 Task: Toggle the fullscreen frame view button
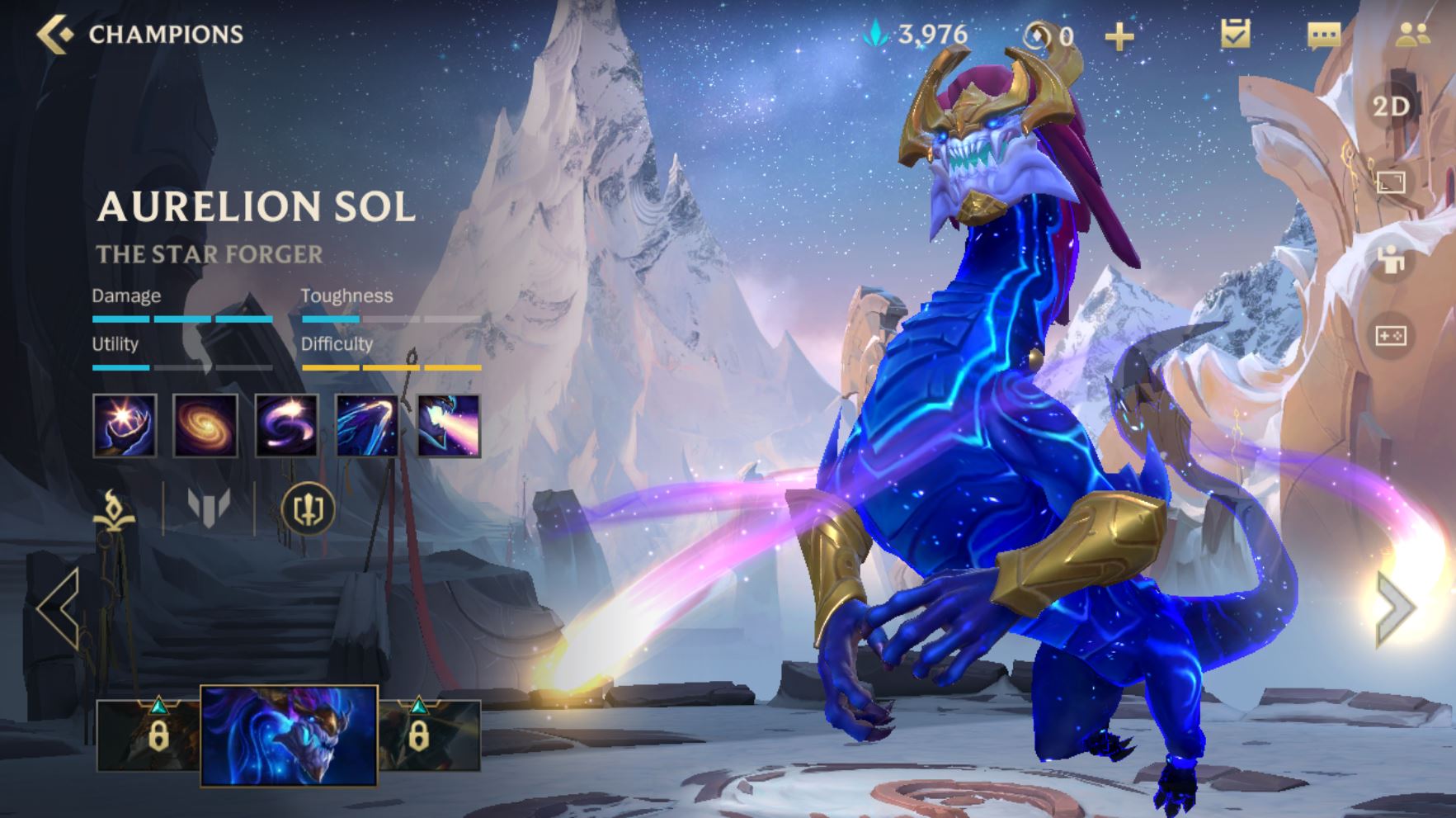1391,182
